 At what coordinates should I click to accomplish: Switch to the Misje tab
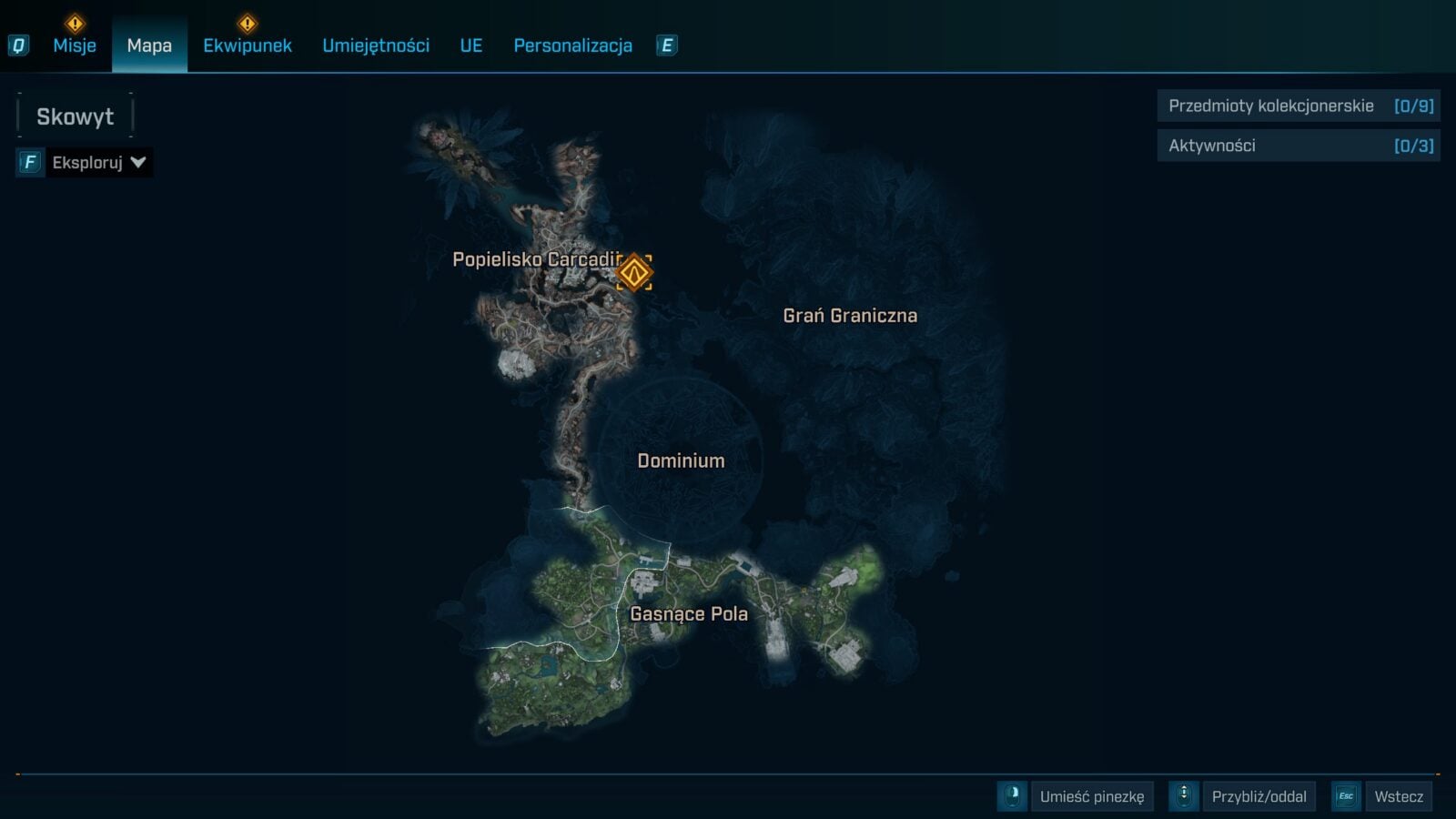coord(75,45)
